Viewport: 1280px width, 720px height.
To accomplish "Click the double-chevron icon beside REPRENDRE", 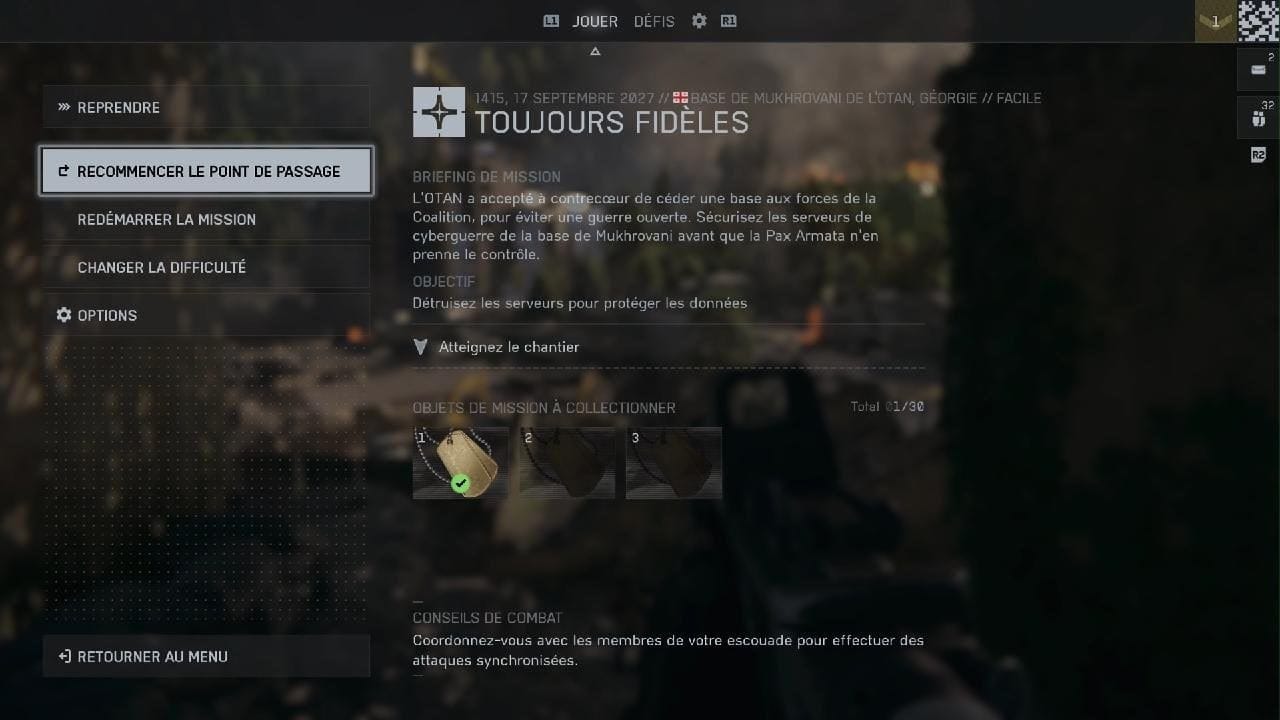I will pyautogui.click(x=63, y=107).
